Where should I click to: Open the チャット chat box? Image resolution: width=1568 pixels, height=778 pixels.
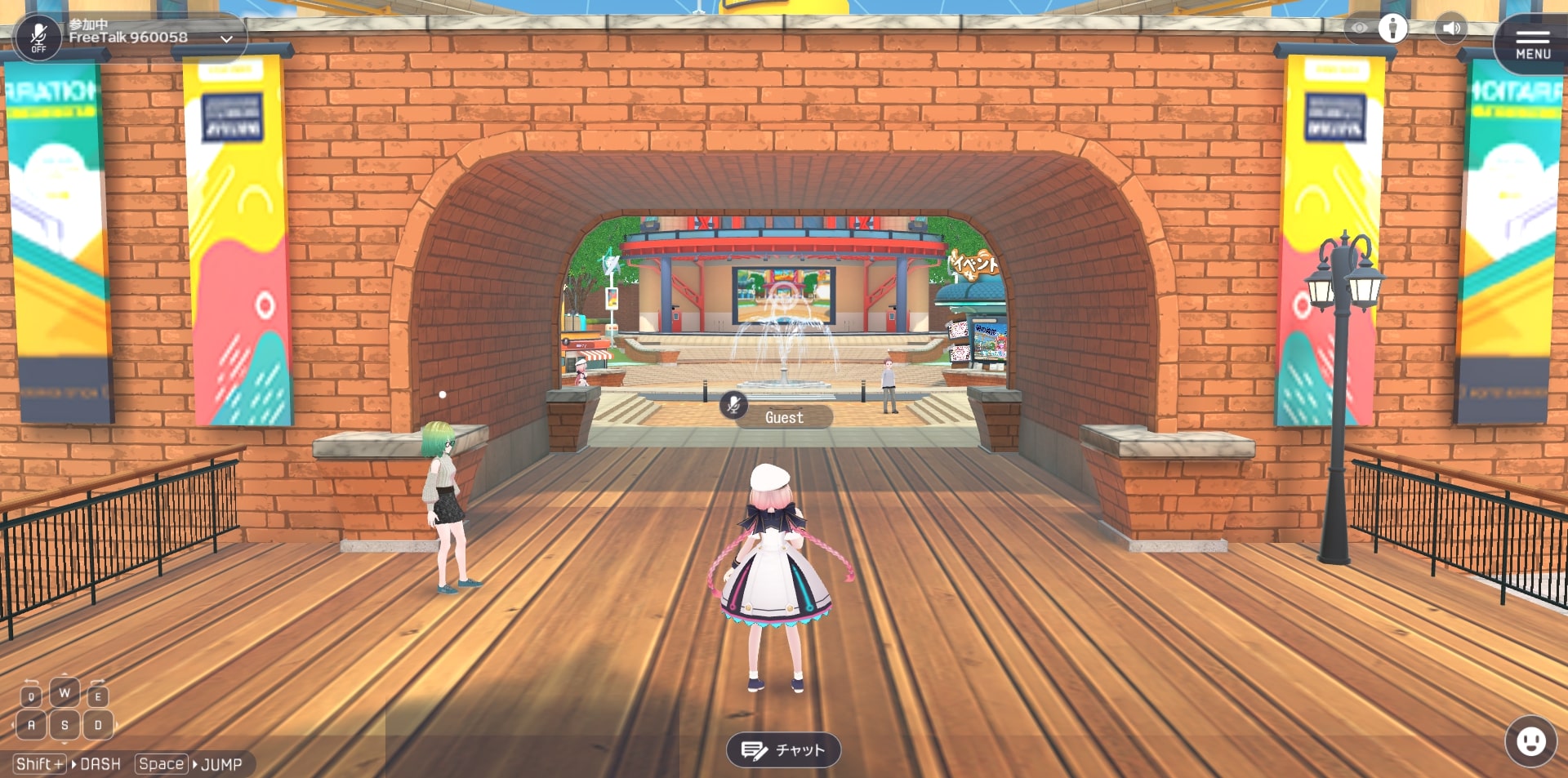click(783, 749)
